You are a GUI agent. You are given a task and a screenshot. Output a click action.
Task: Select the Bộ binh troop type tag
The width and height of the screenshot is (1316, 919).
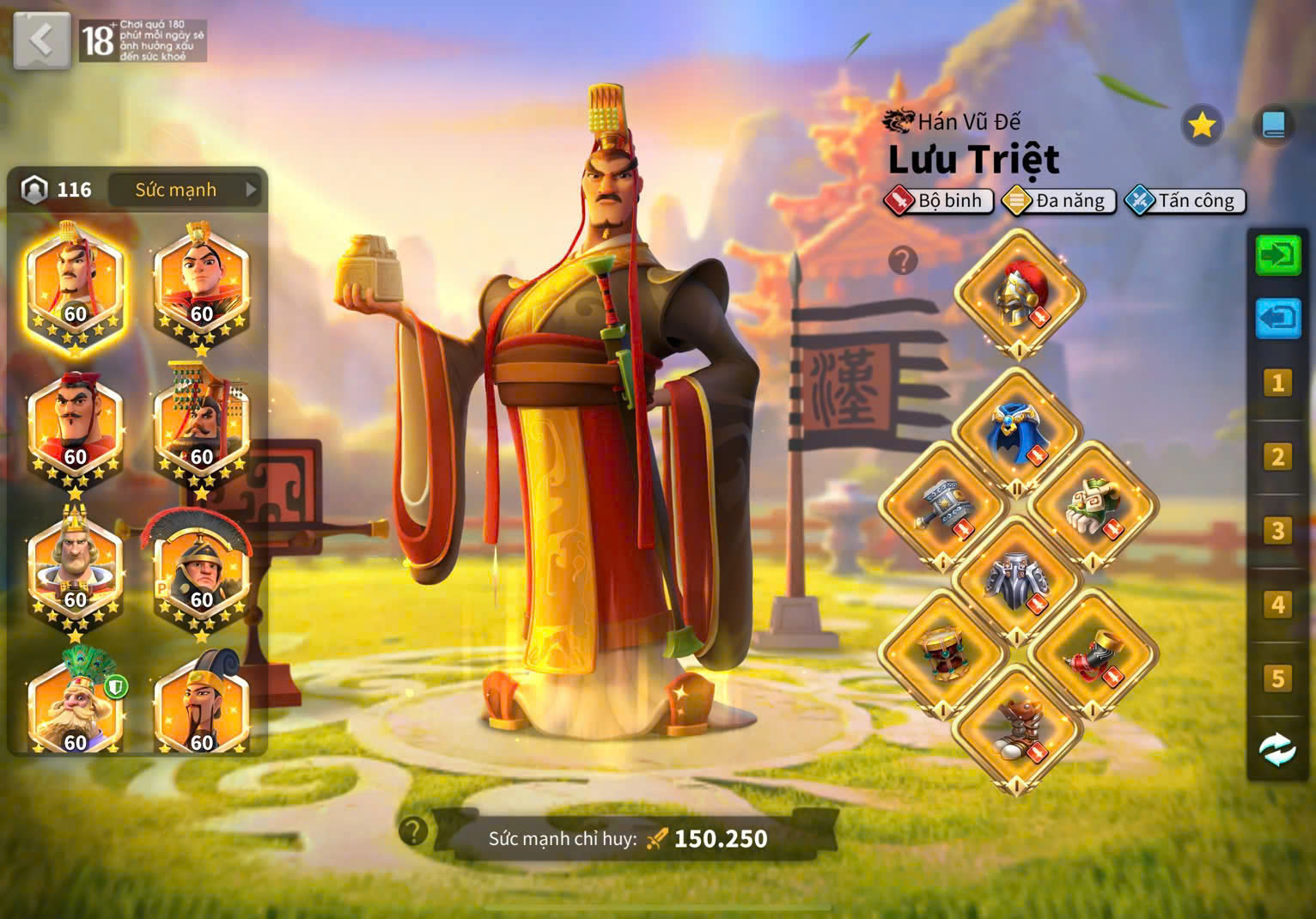point(939,201)
